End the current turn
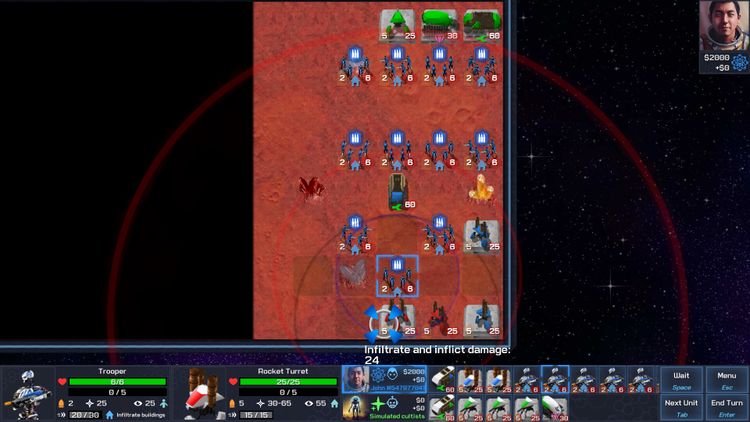 click(727, 407)
